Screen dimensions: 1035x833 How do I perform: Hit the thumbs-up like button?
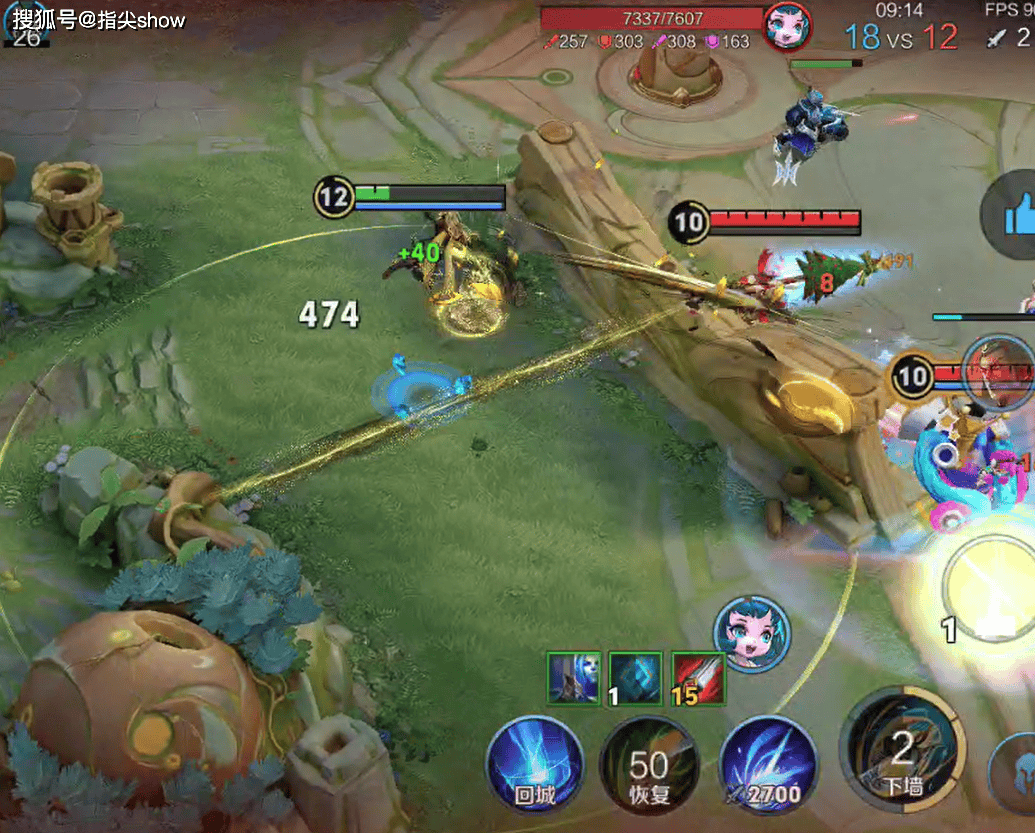pos(1012,214)
